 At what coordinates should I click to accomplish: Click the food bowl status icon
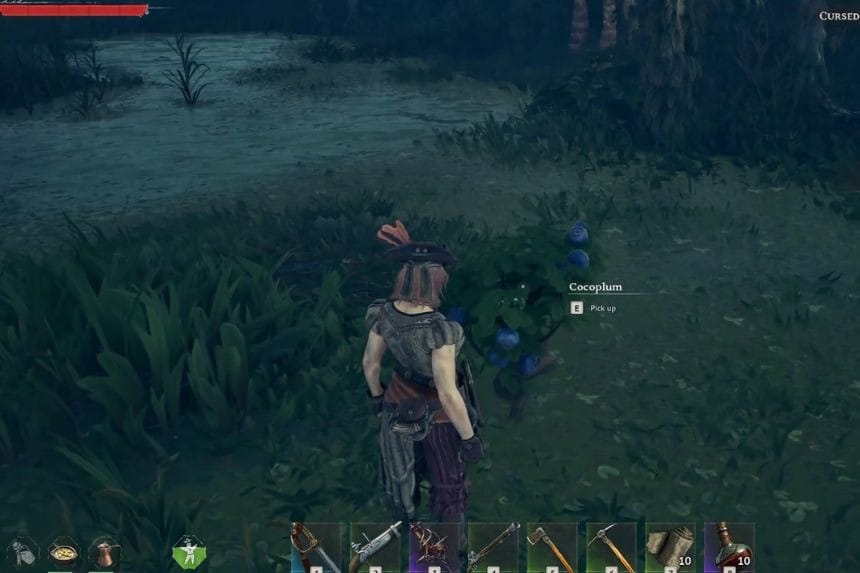pos(64,553)
